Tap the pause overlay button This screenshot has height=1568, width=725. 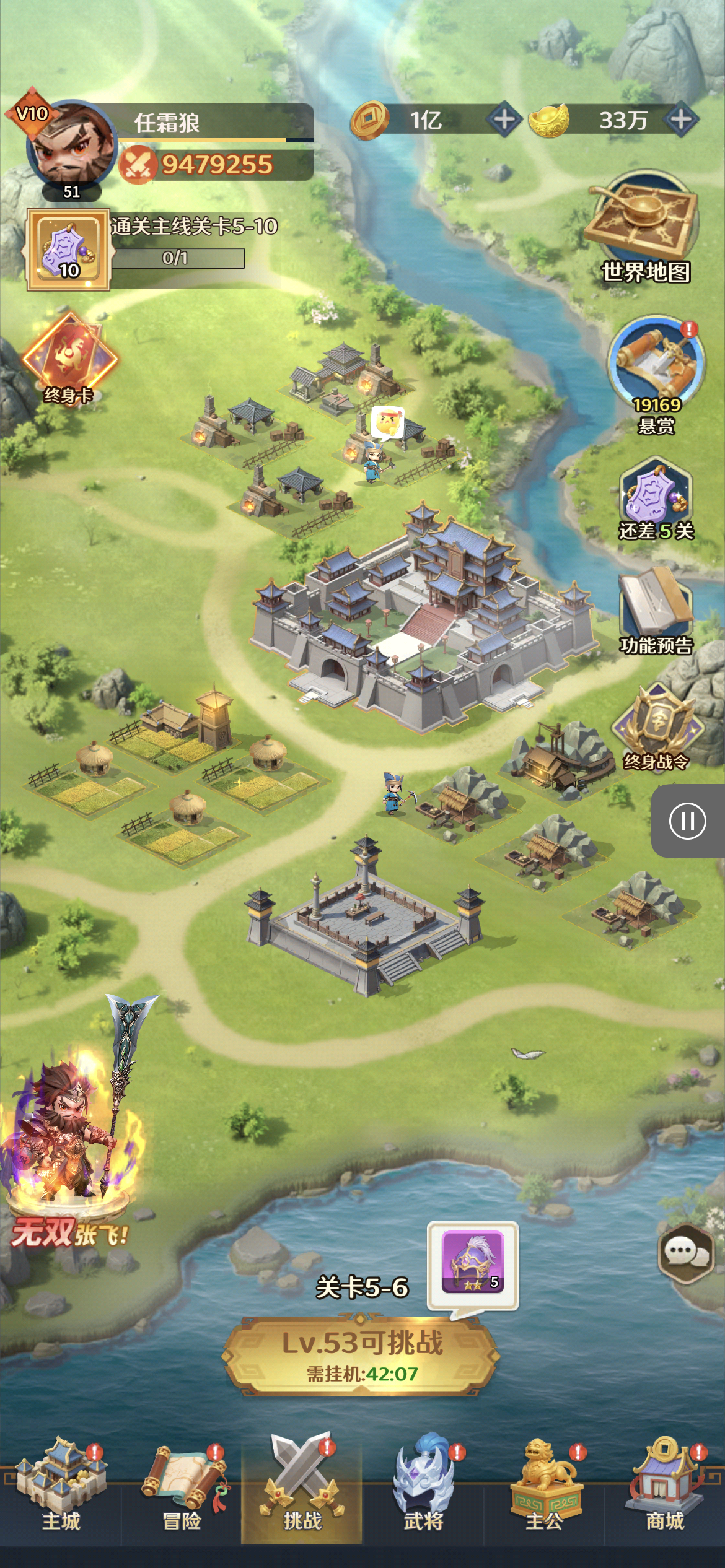(x=687, y=821)
